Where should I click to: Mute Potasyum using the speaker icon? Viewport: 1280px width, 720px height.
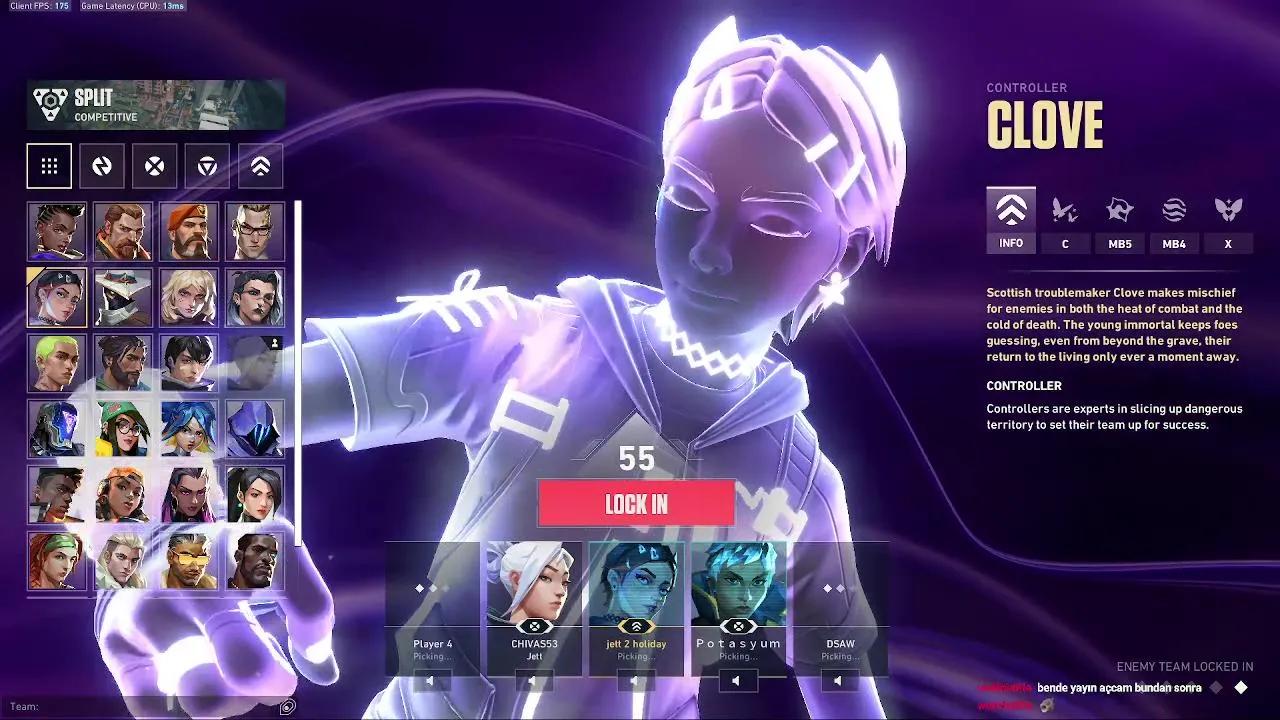point(737,680)
